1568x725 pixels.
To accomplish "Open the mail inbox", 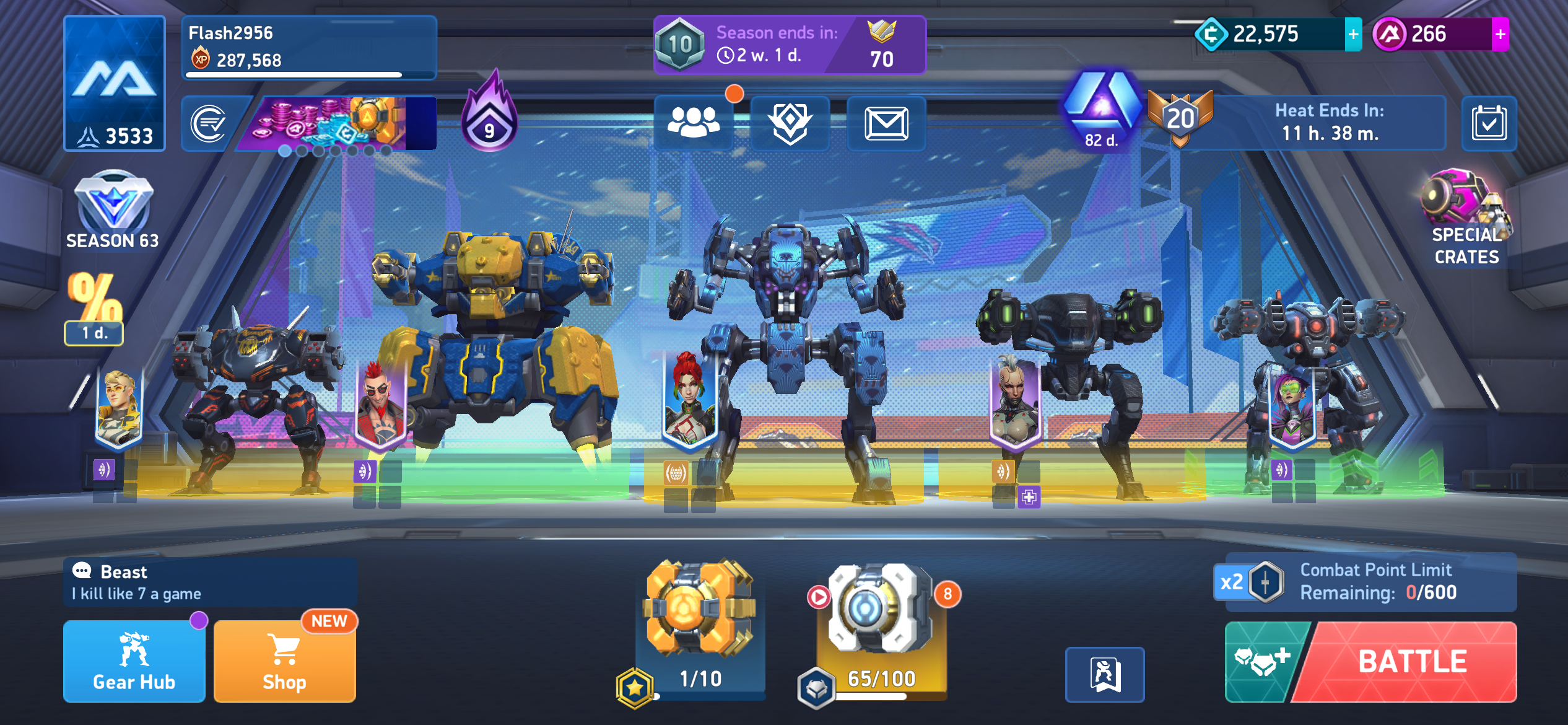I will click(886, 123).
